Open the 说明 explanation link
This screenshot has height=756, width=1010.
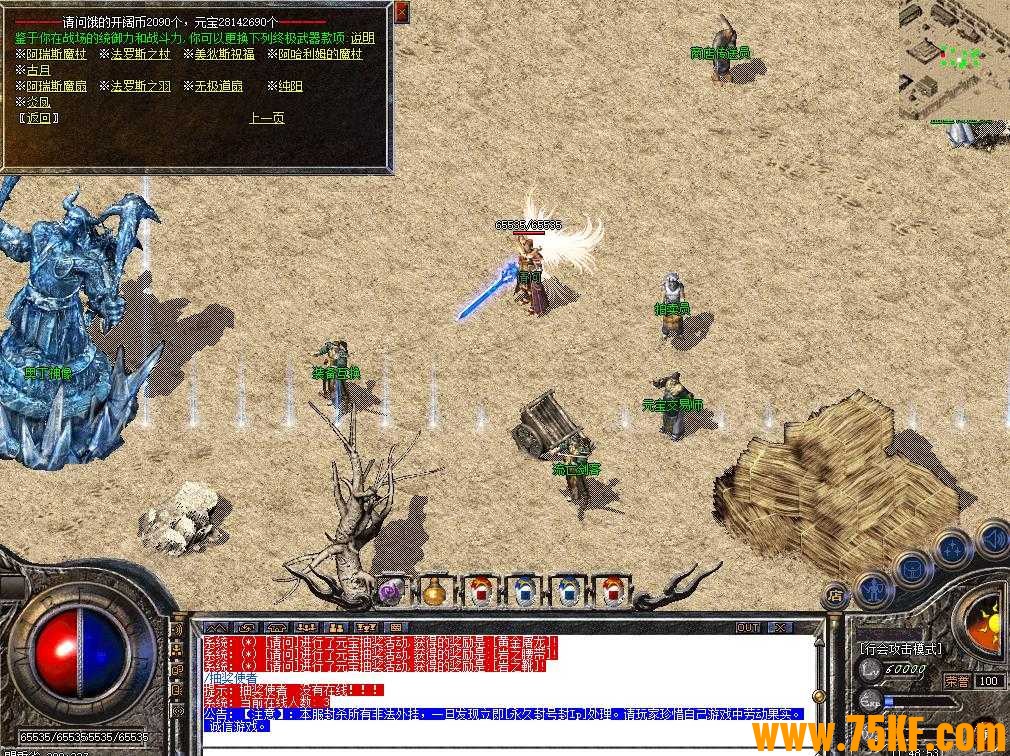point(362,38)
